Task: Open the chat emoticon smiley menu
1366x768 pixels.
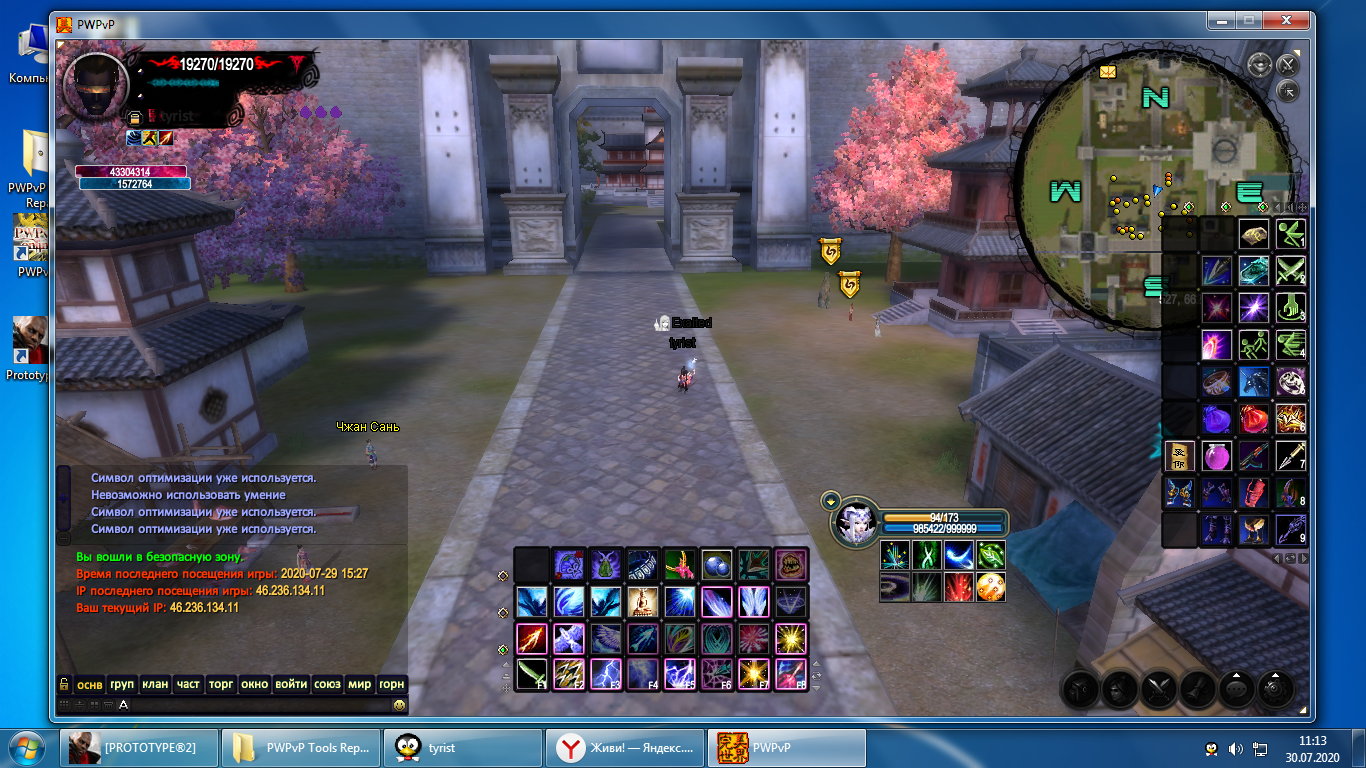Action: (x=399, y=705)
